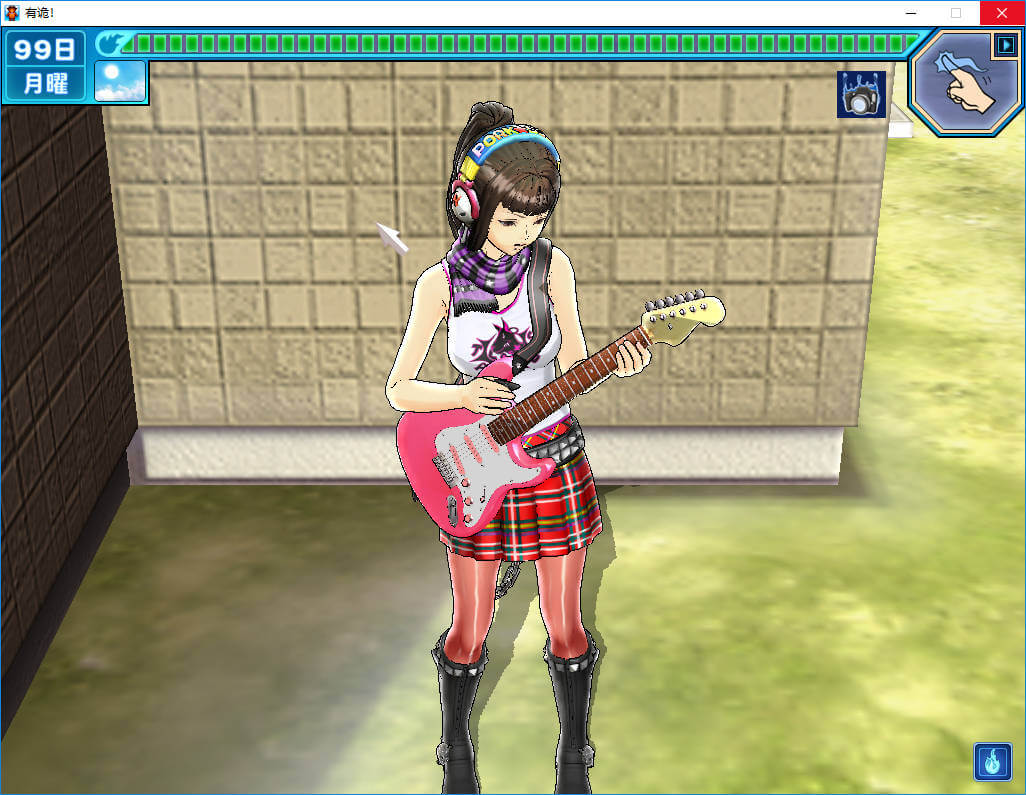The image size is (1026, 795).
Task: Select the hand touch action icon
Action: pyautogui.click(x=961, y=83)
